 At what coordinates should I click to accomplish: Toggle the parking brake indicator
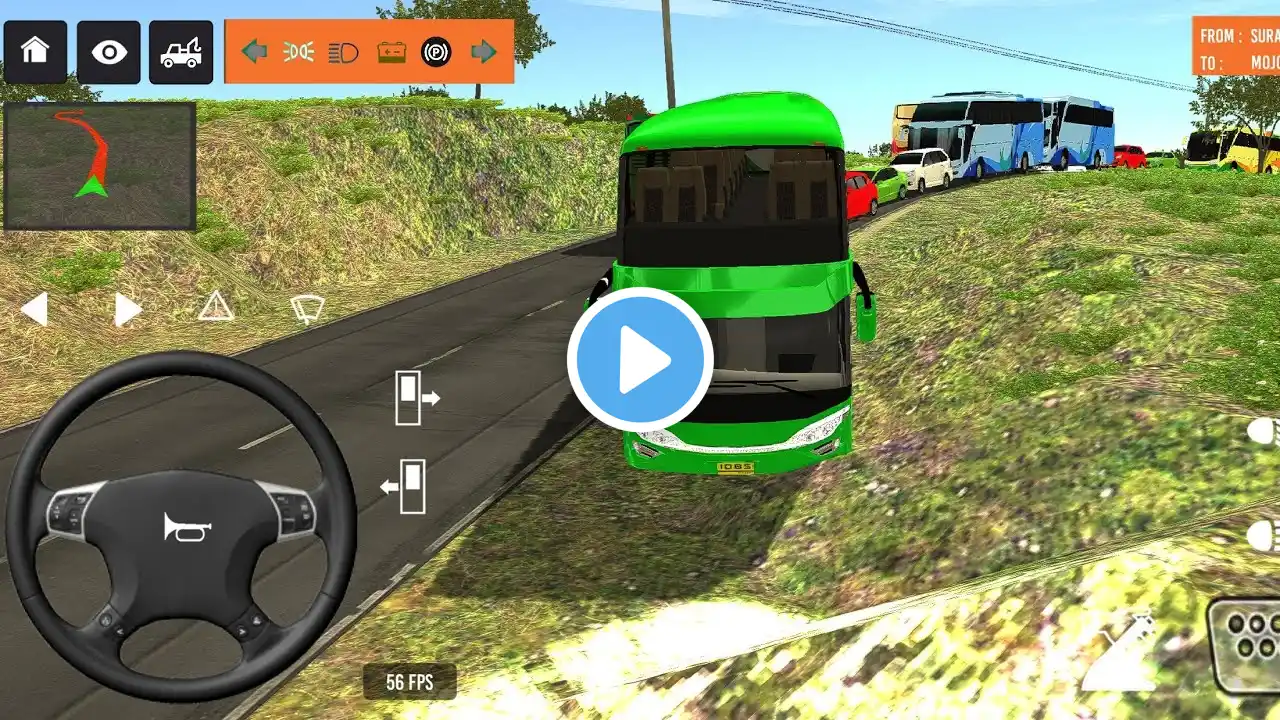point(436,52)
